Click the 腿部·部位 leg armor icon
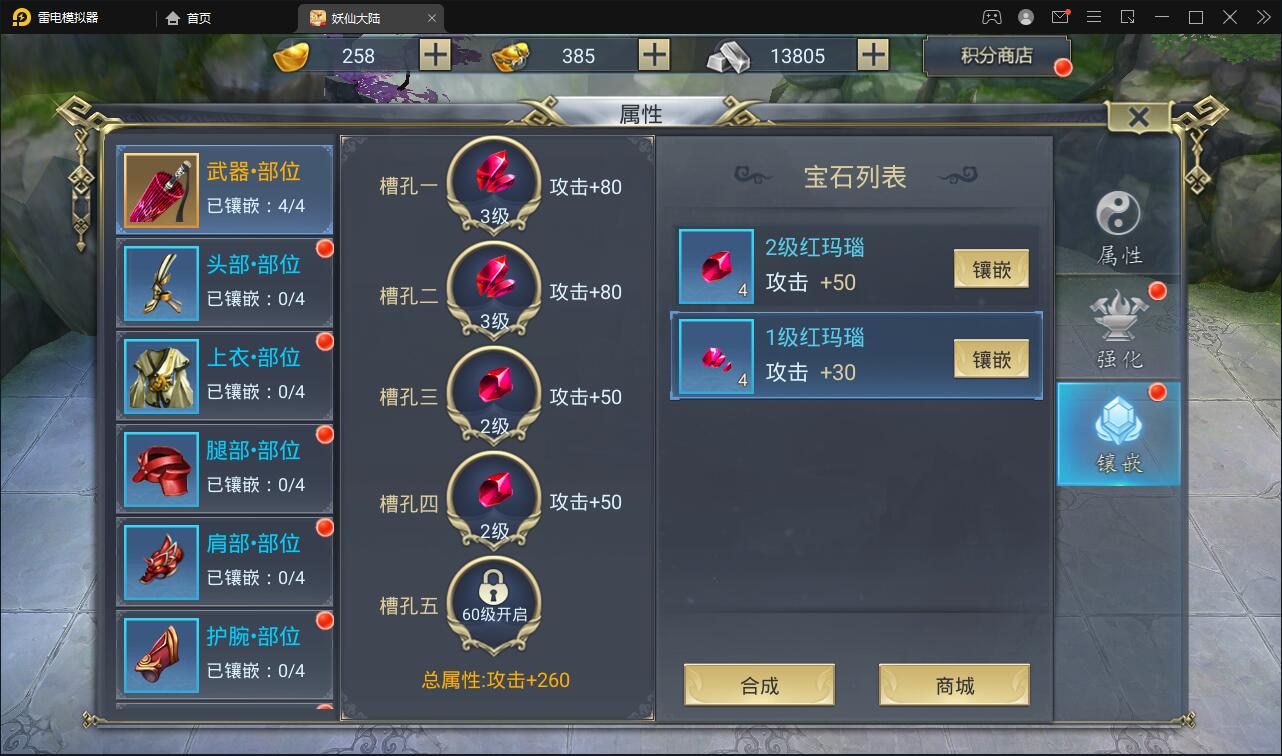Viewport: 1282px width, 756px height. (160, 467)
